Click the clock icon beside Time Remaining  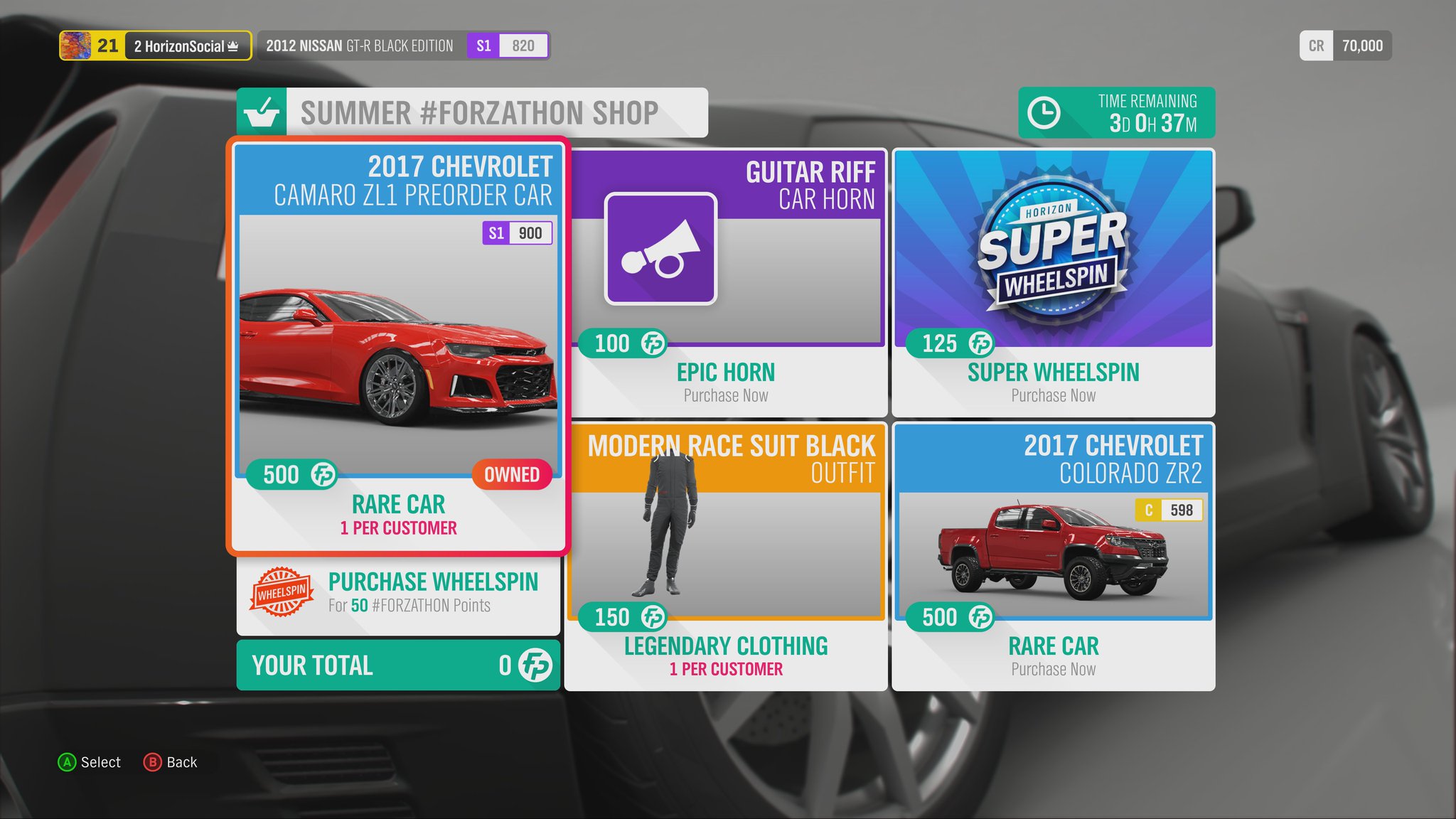1044,111
